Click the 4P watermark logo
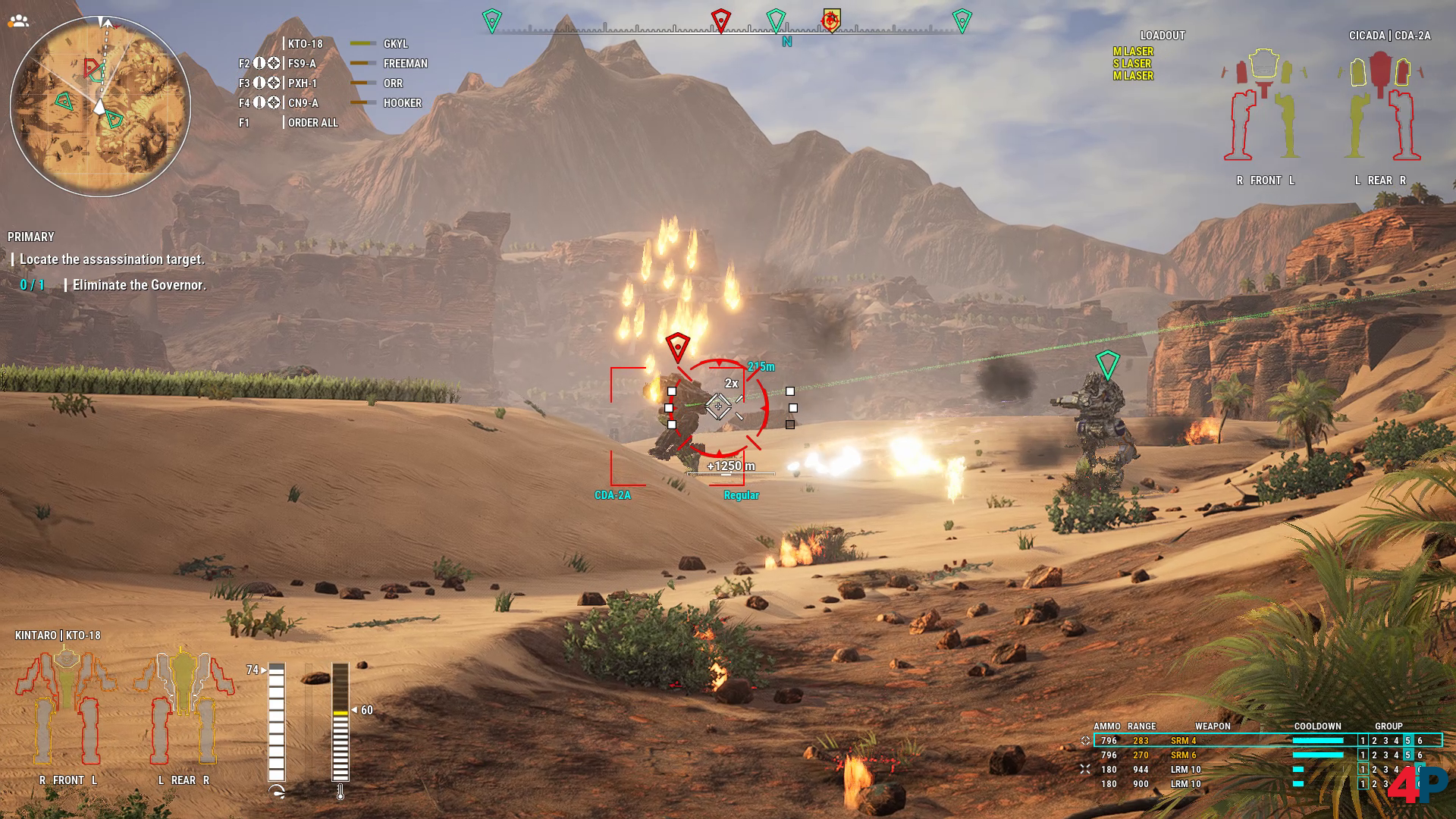 1417,785
